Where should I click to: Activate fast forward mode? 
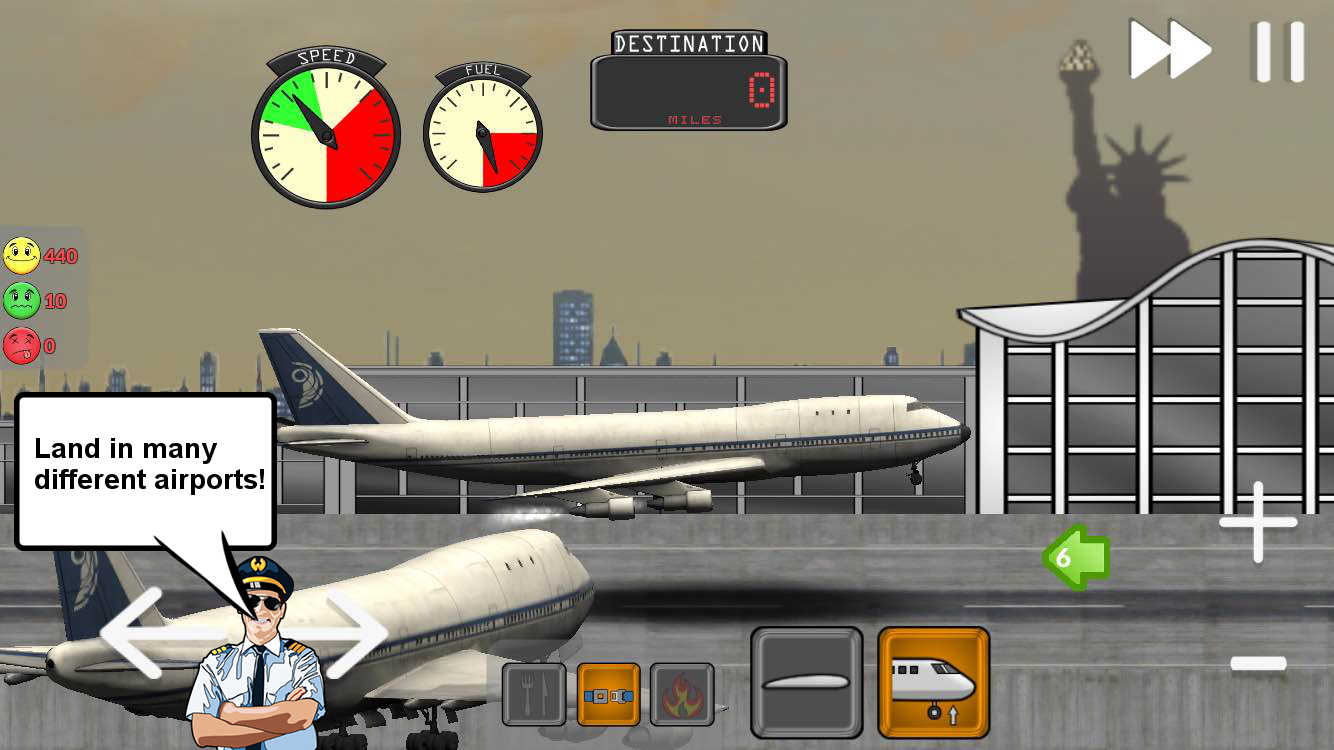click(x=1170, y=48)
